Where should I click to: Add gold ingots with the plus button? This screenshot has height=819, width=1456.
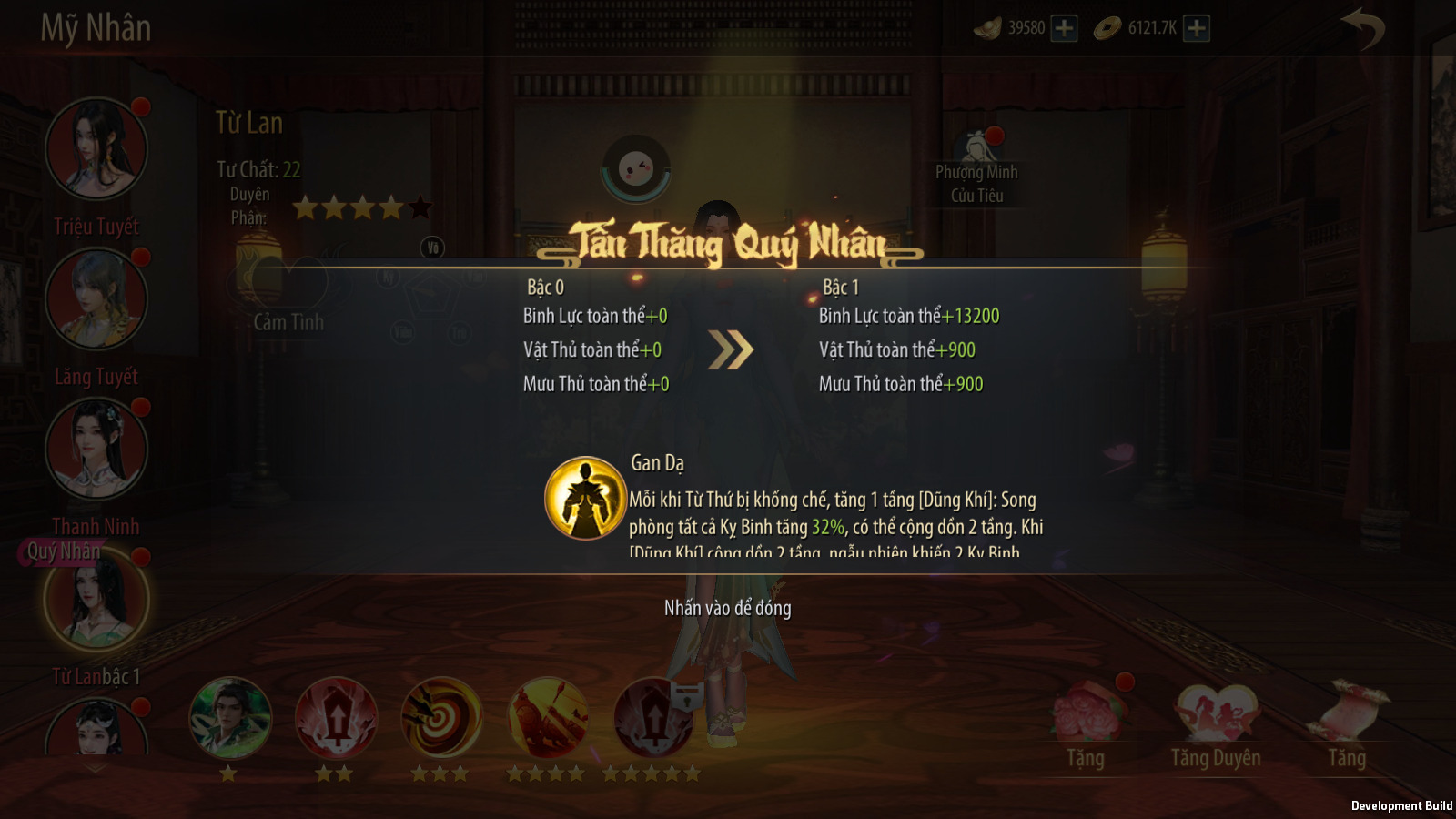(x=1064, y=28)
